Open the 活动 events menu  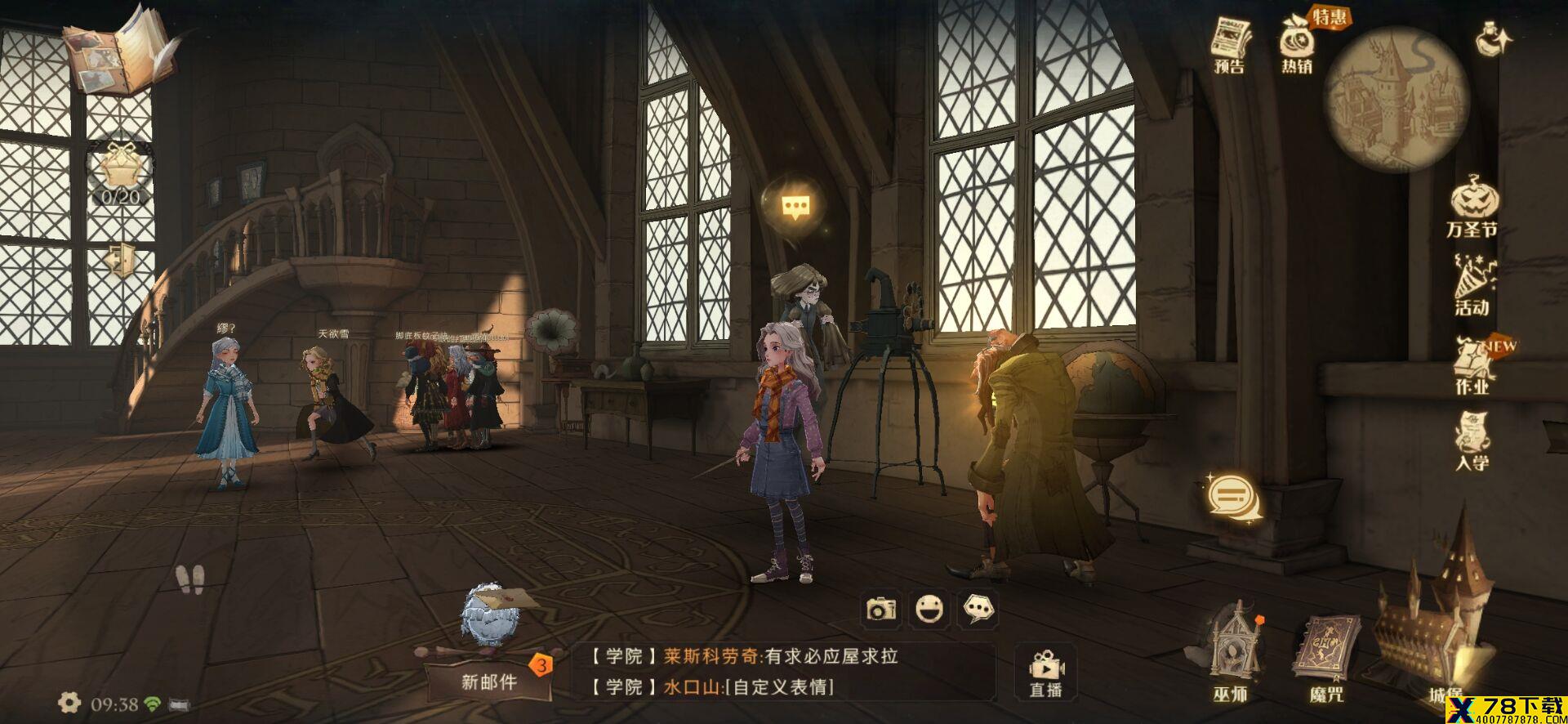point(1472,286)
